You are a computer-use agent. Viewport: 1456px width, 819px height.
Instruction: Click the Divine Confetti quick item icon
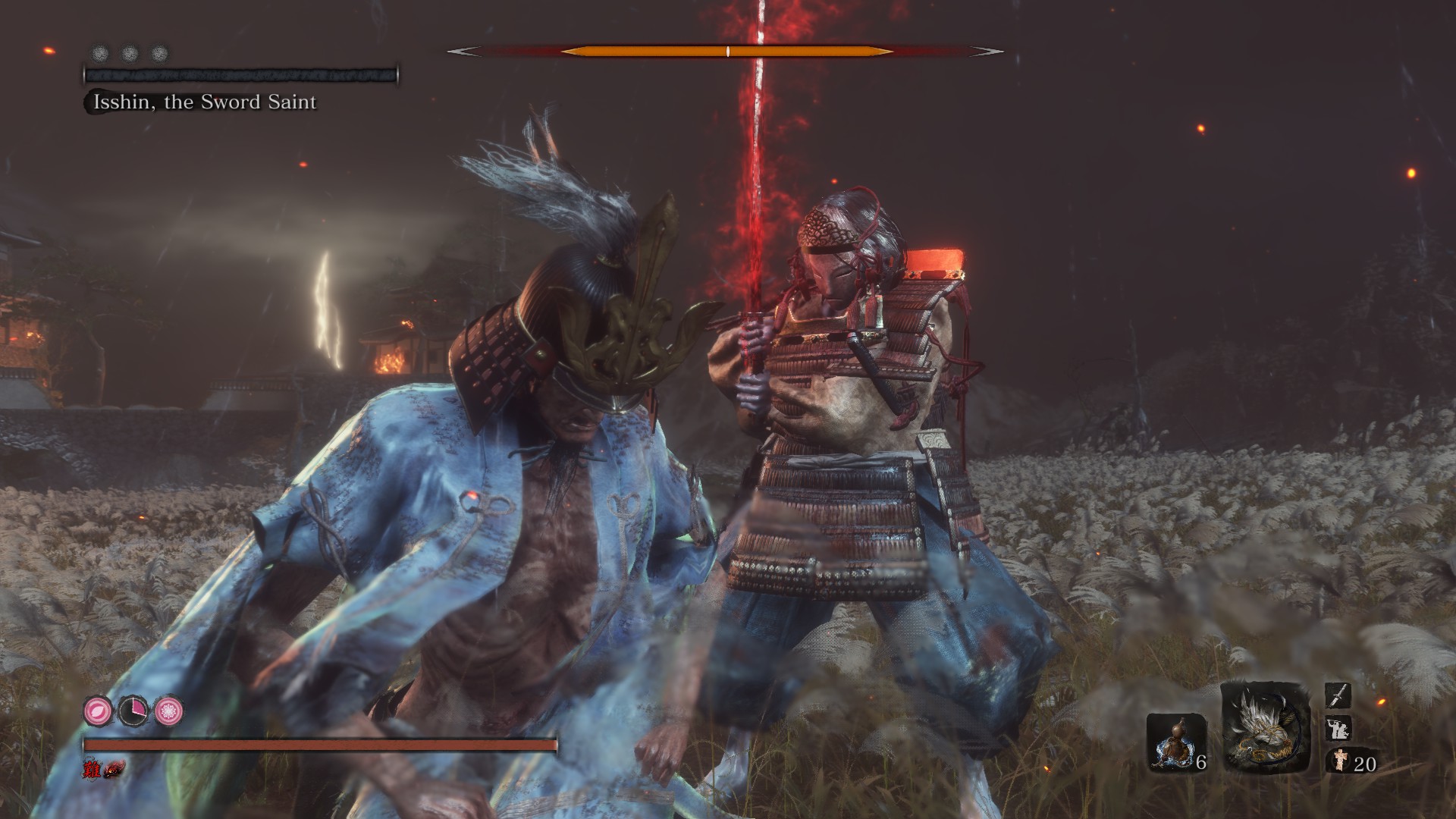pyautogui.click(x=1340, y=761)
